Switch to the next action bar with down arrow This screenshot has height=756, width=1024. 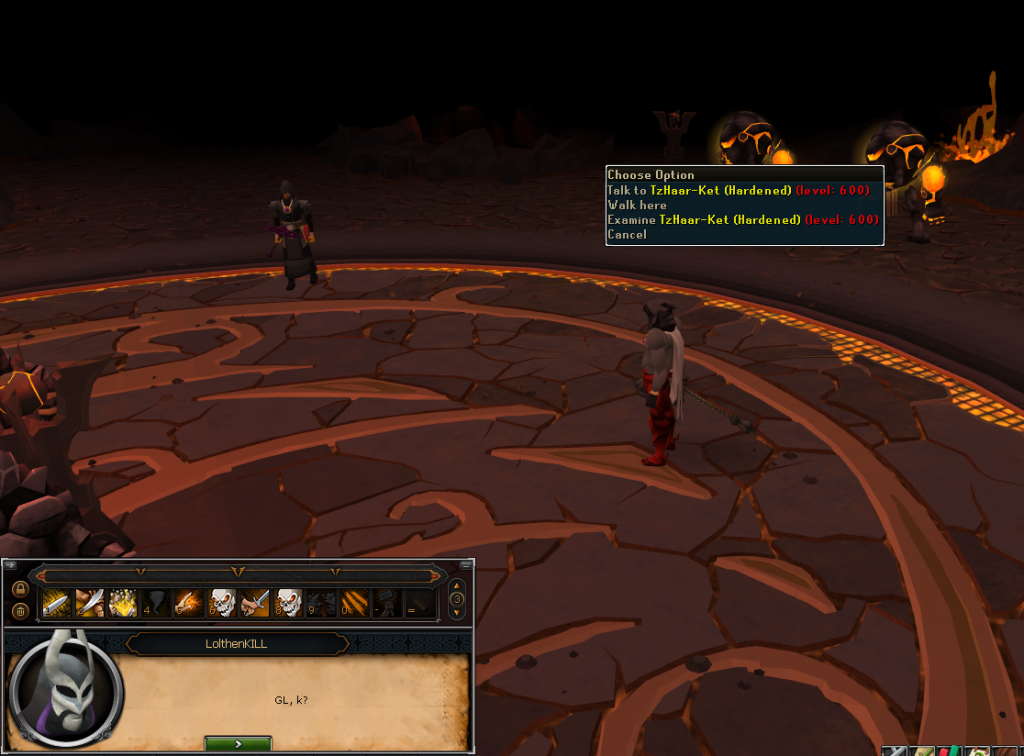(x=457, y=613)
